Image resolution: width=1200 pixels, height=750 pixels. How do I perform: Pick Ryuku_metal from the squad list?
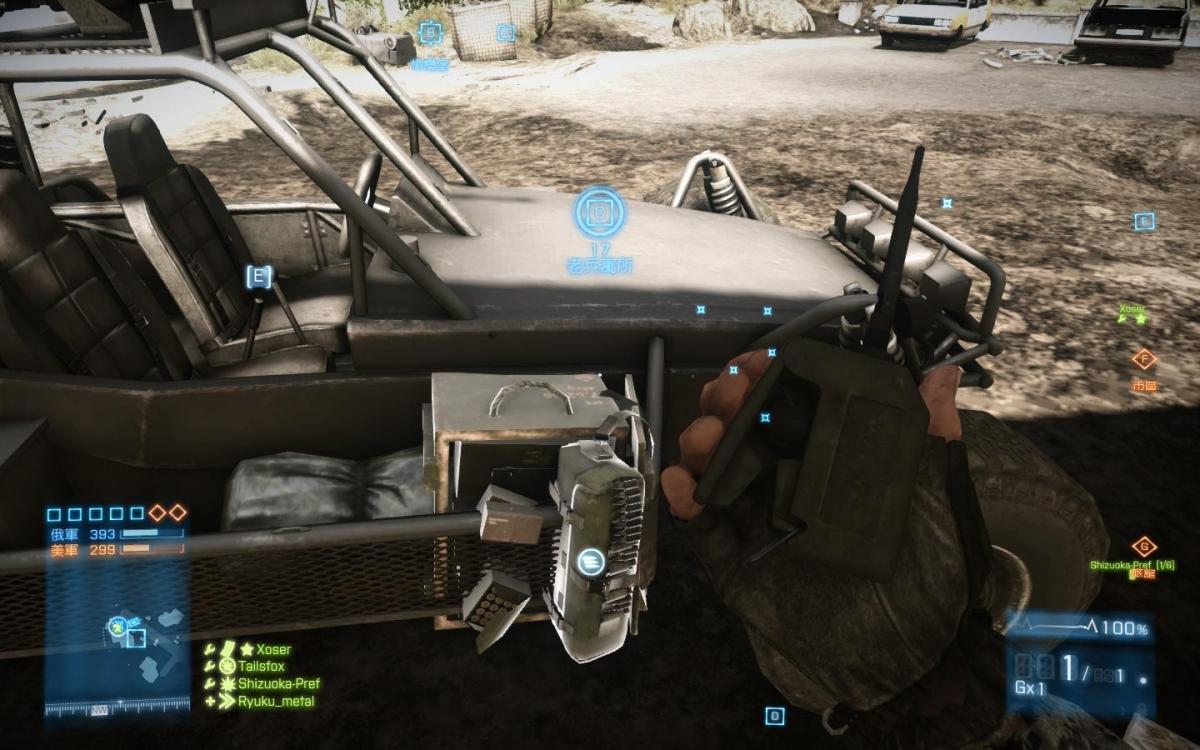tap(275, 701)
